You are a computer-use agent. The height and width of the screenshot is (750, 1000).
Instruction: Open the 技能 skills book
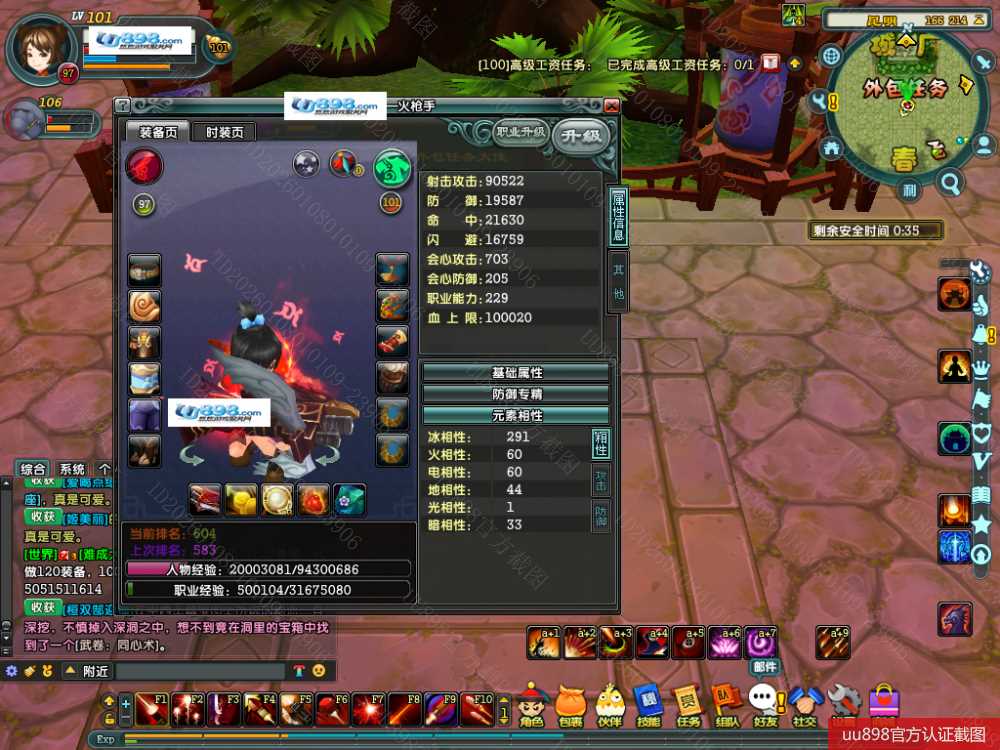(x=648, y=705)
